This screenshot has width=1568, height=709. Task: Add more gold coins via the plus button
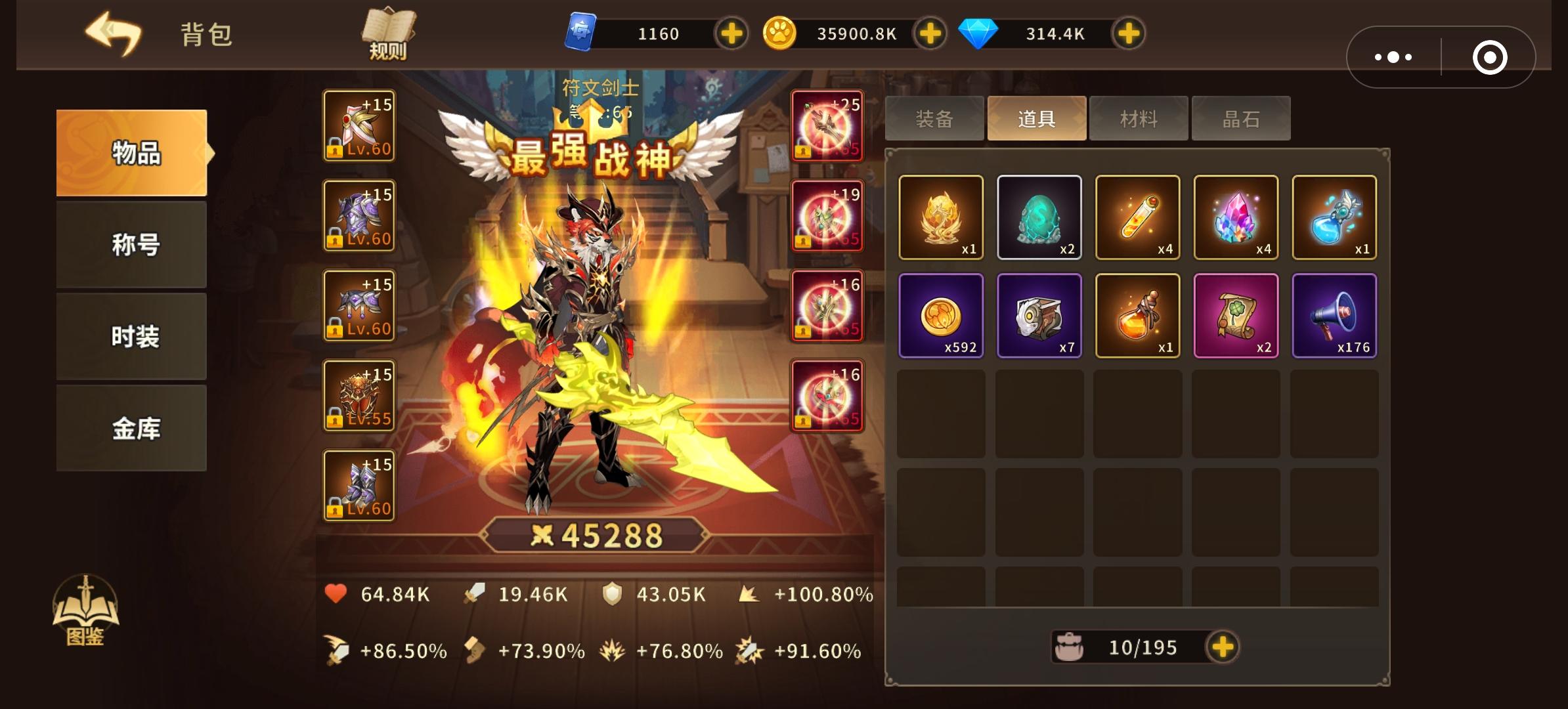tap(929, 35)
